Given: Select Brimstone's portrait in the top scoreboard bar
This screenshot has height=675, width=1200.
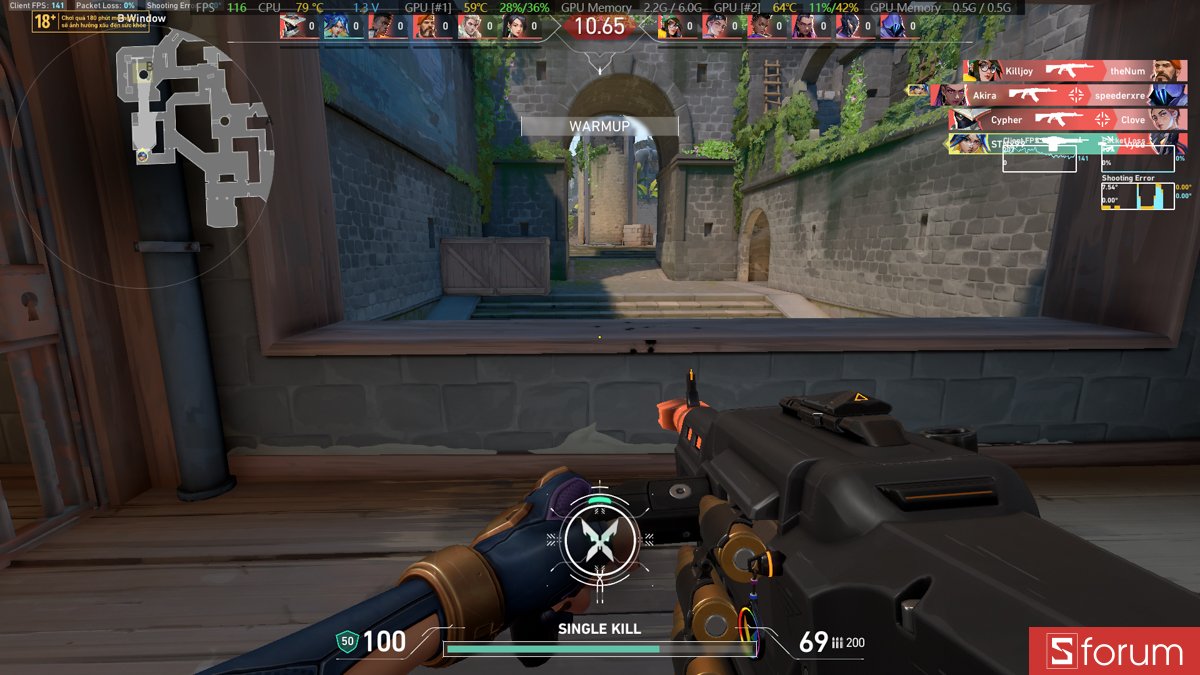Looking at the screenshot, I should (x=425, y=27).
